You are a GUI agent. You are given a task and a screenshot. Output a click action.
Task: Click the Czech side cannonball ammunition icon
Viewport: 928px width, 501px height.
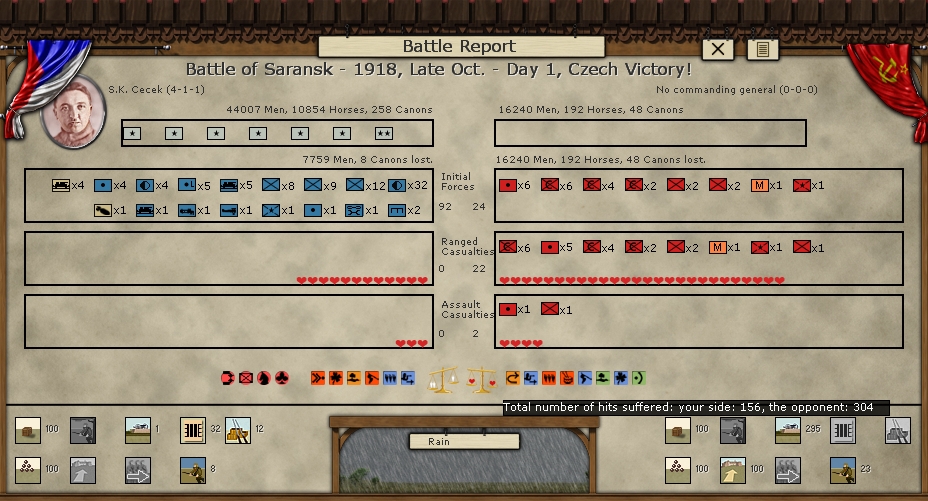point(28,469)
